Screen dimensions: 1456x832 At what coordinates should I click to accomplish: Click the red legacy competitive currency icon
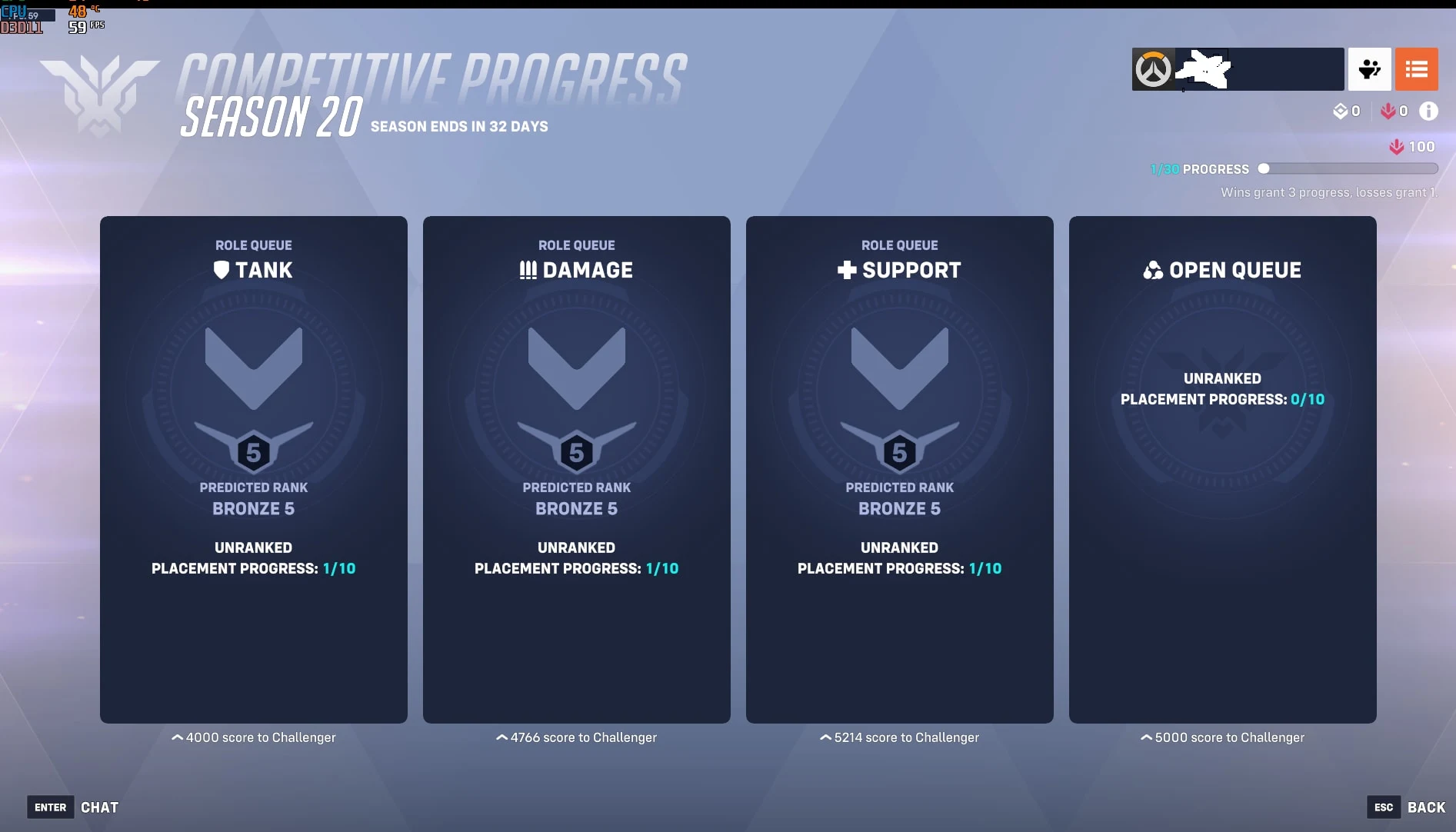[x=1388, y=111]
